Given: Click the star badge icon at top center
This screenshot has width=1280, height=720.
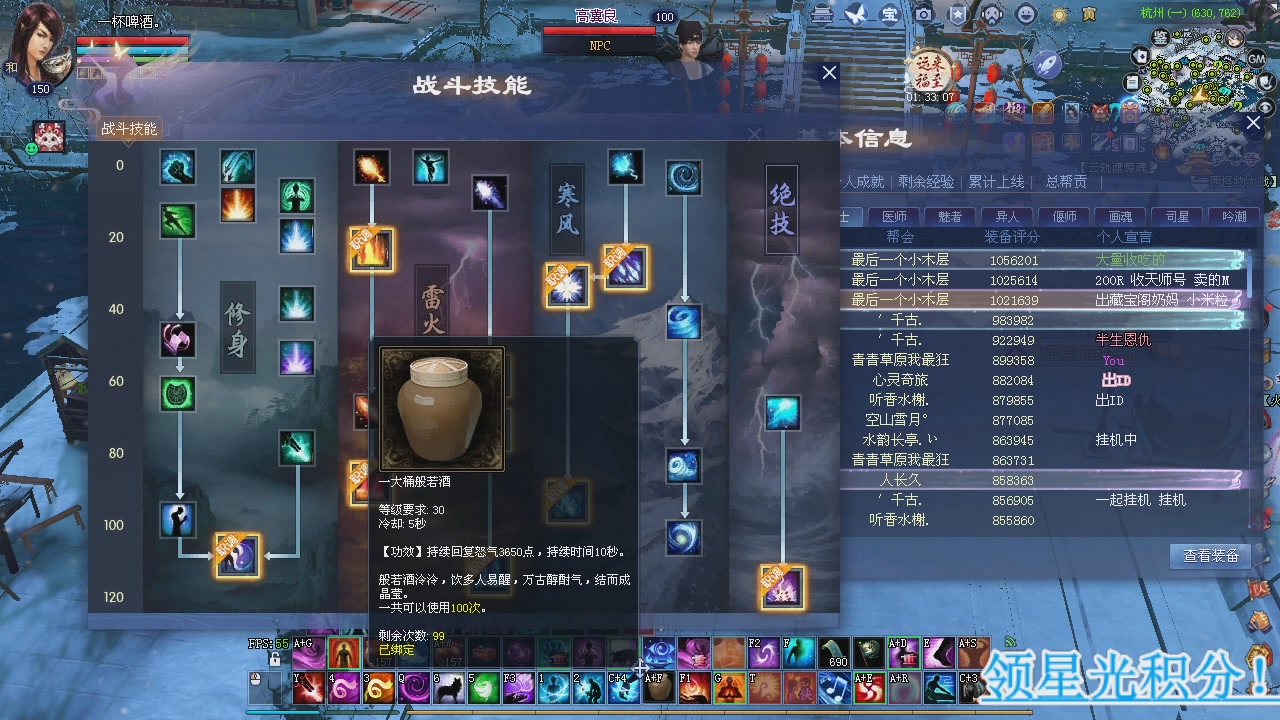Looking at the screenshot, I should pos(956,13).
